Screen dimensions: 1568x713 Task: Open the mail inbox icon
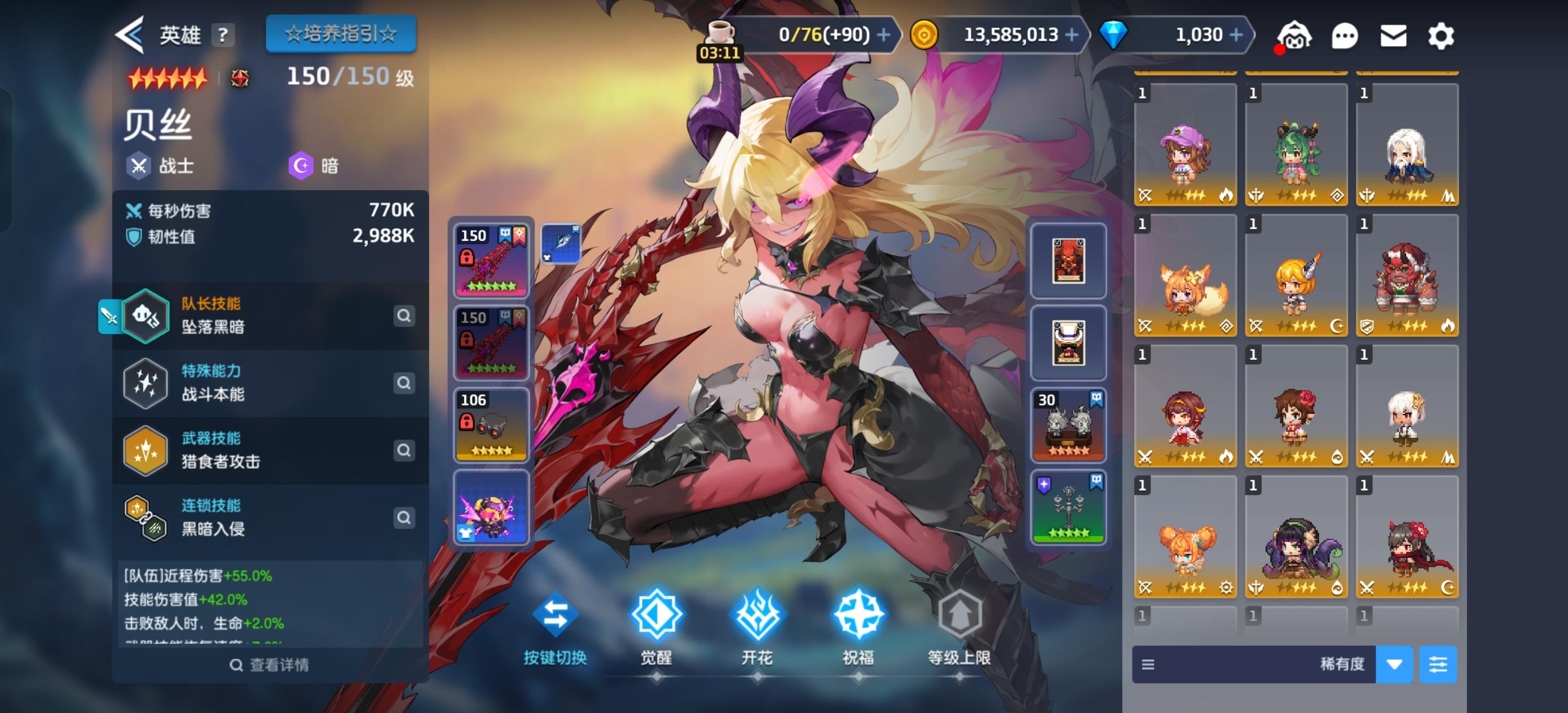coord(1394,35)
